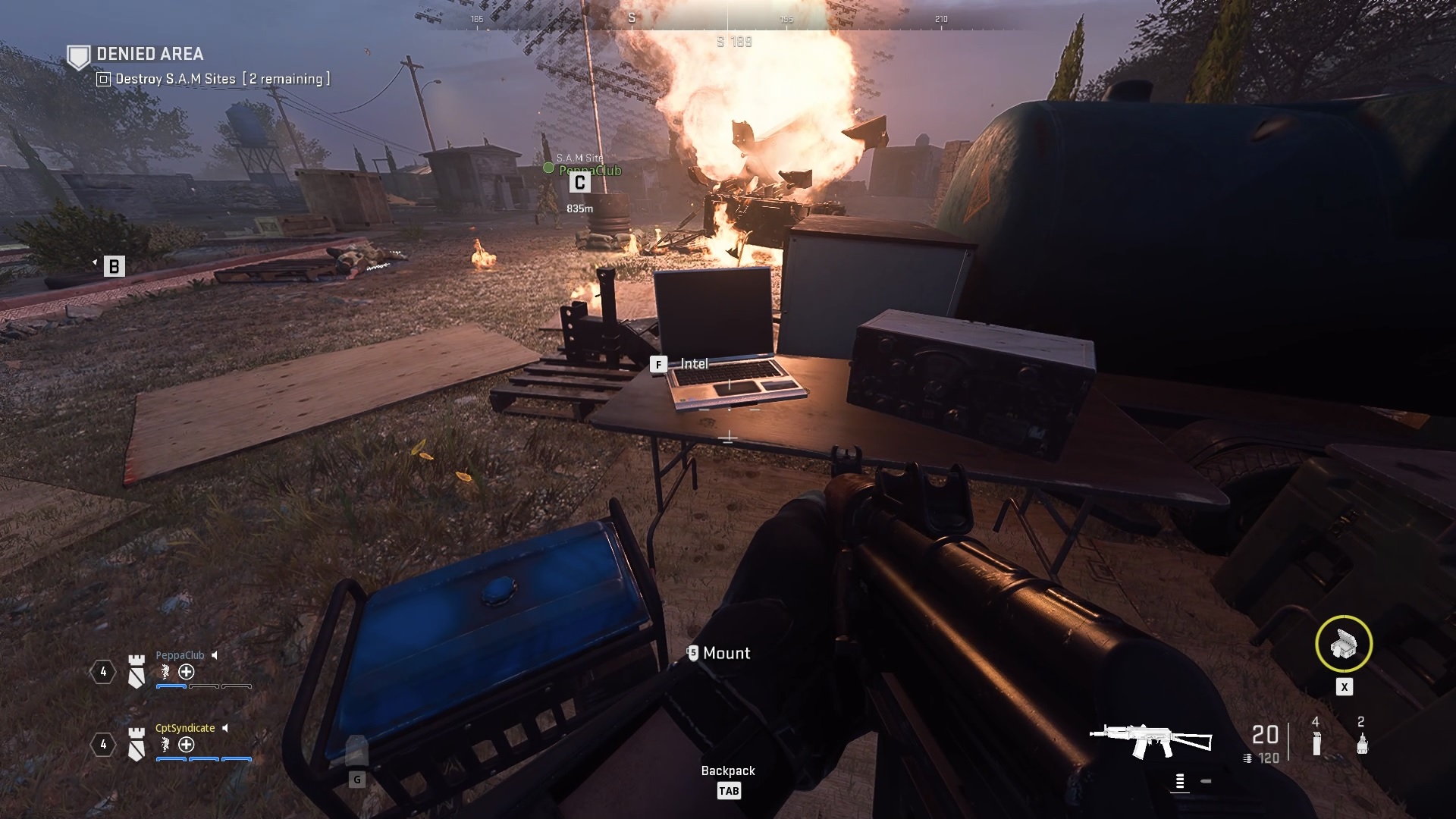Click the DENIED AREA shield icon
Image resolution: width=1456 pixels, height=819 pixels.
pyautogui.click(x=79, y=55)
